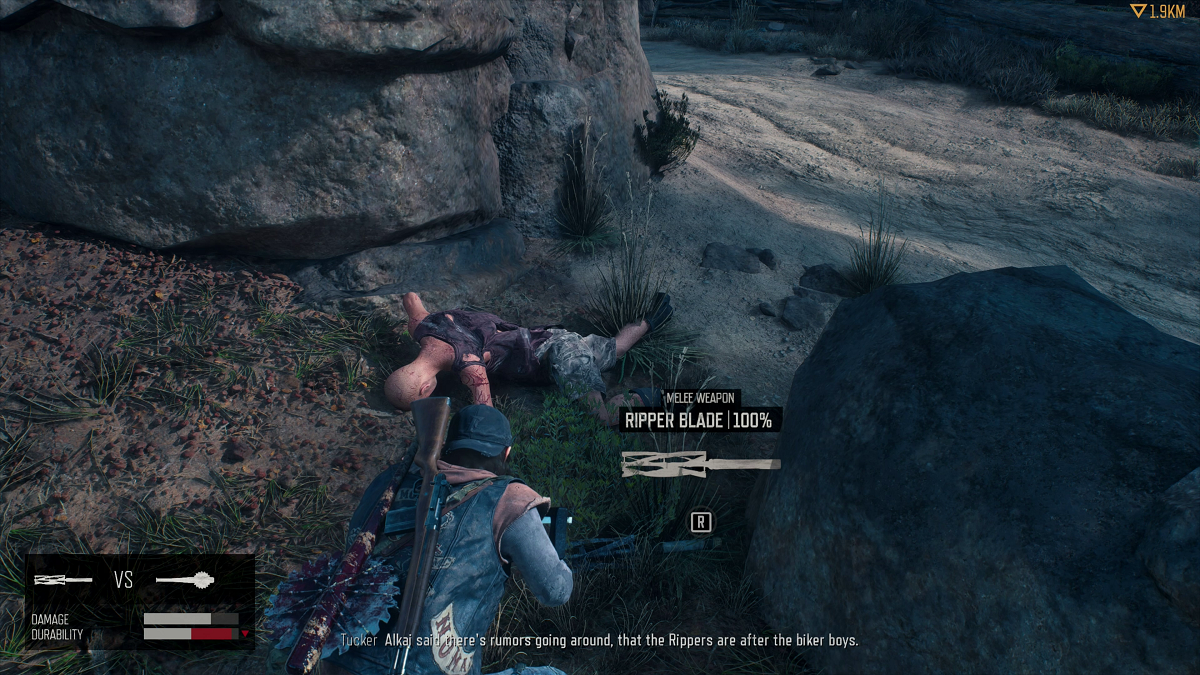Select the Ripper Blade icon in comparison panel
Image resolution: width=1200 pixels, height=675 pixels.
[x=64, y=580]
